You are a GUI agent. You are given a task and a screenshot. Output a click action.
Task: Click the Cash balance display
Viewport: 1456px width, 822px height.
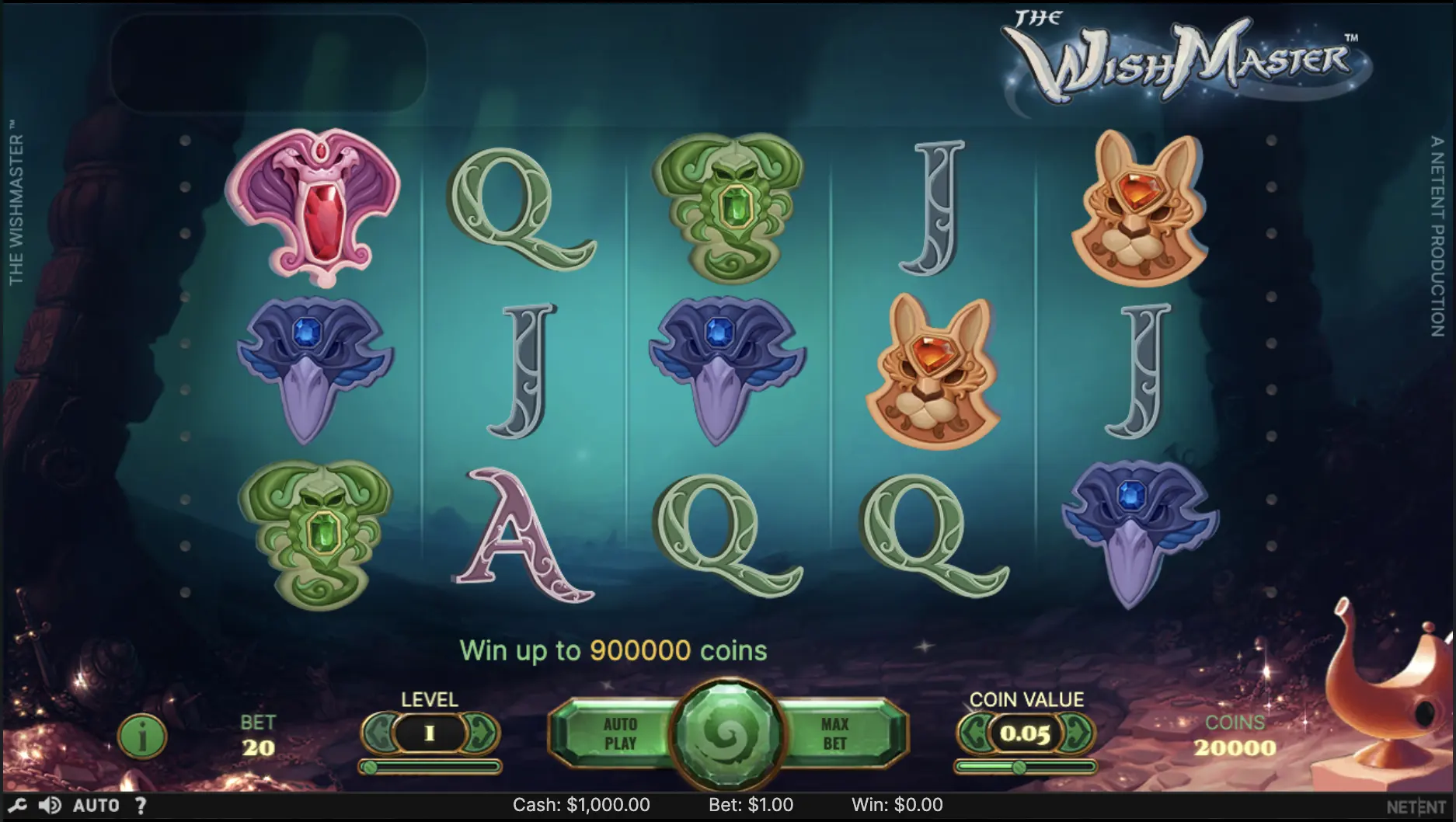pyautogui.click(x=582, y=806)
